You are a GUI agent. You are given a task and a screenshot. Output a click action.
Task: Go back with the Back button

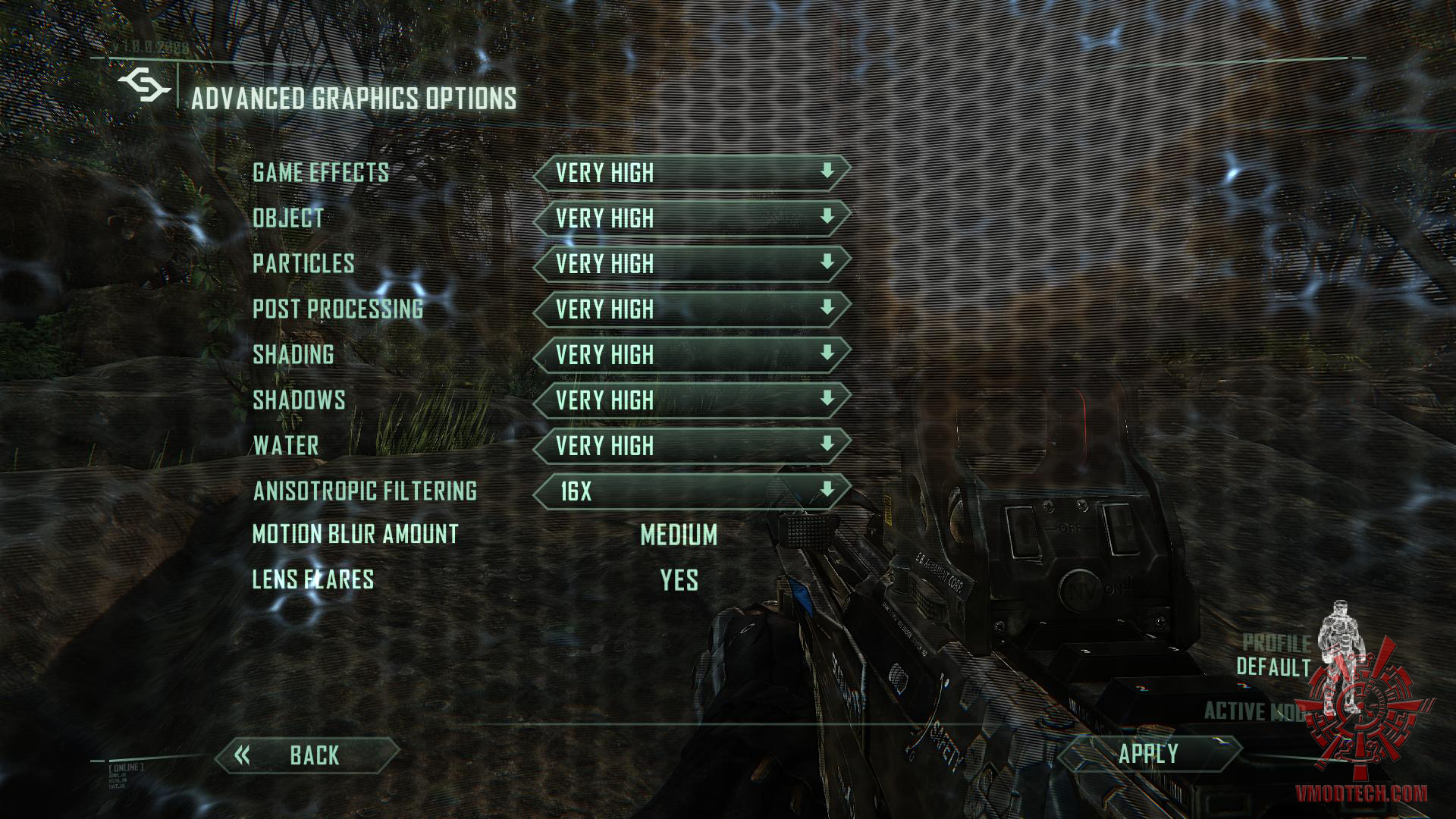click(307, 755)
